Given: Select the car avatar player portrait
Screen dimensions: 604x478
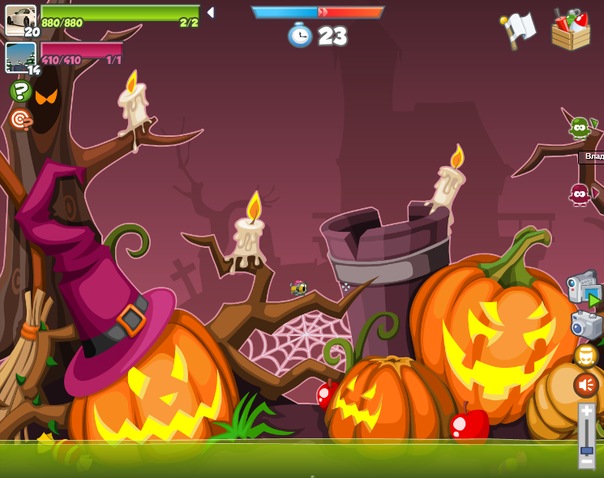Looking at the screenshot, I should click(x=20, y=20).
